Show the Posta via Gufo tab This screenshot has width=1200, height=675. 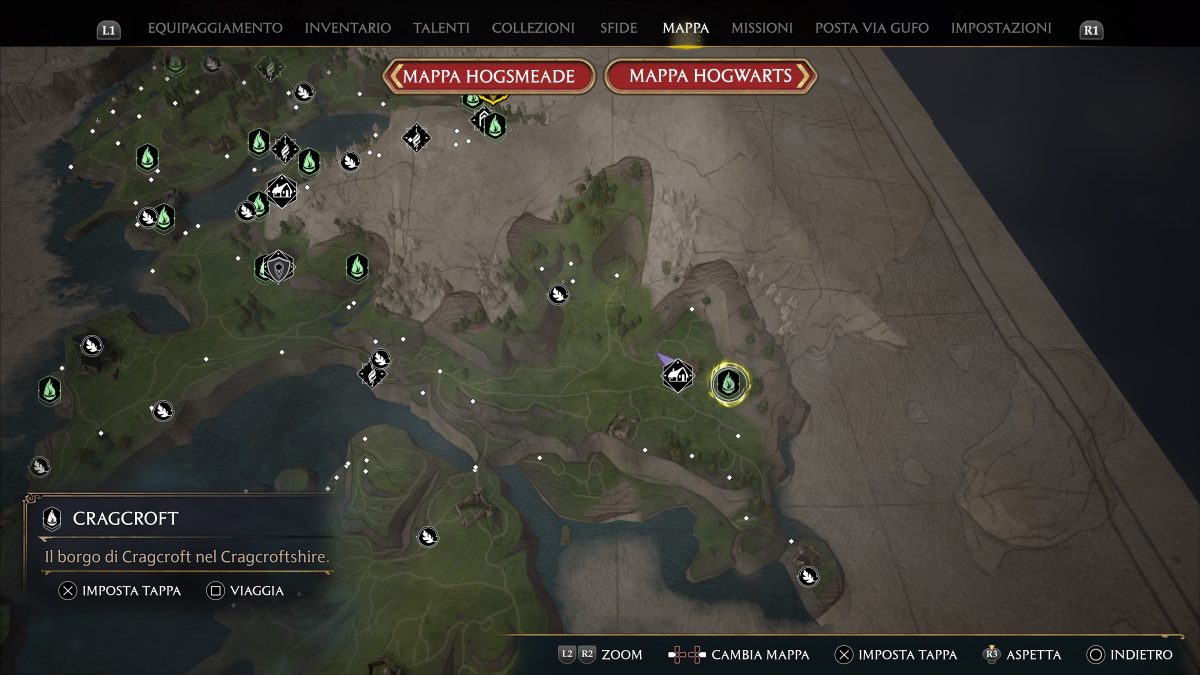[871, 28]
